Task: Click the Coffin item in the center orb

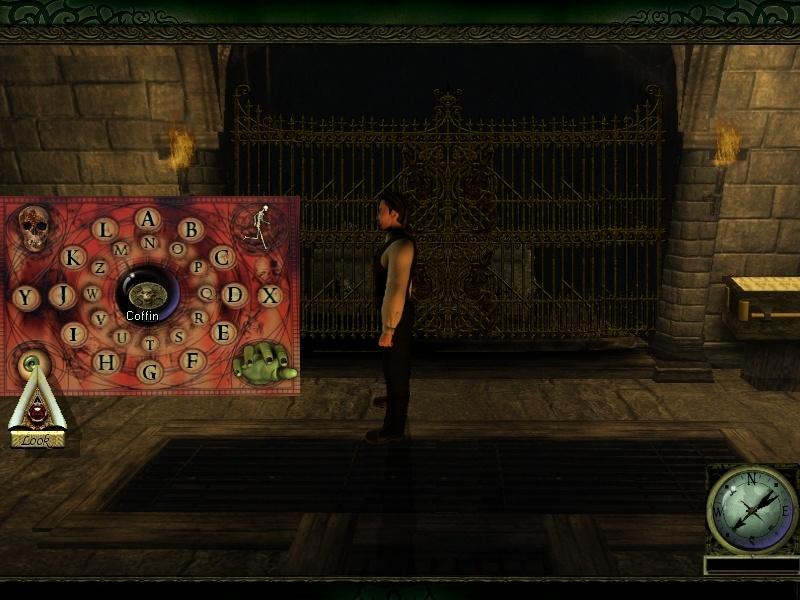Action: tap(148, 294)
